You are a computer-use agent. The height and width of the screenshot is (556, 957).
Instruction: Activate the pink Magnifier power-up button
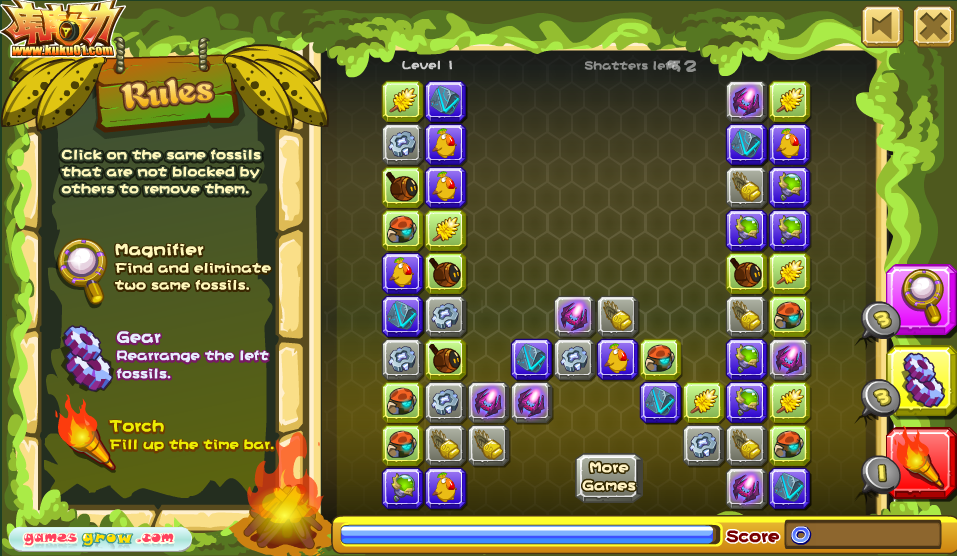click(x=921, y=299)
